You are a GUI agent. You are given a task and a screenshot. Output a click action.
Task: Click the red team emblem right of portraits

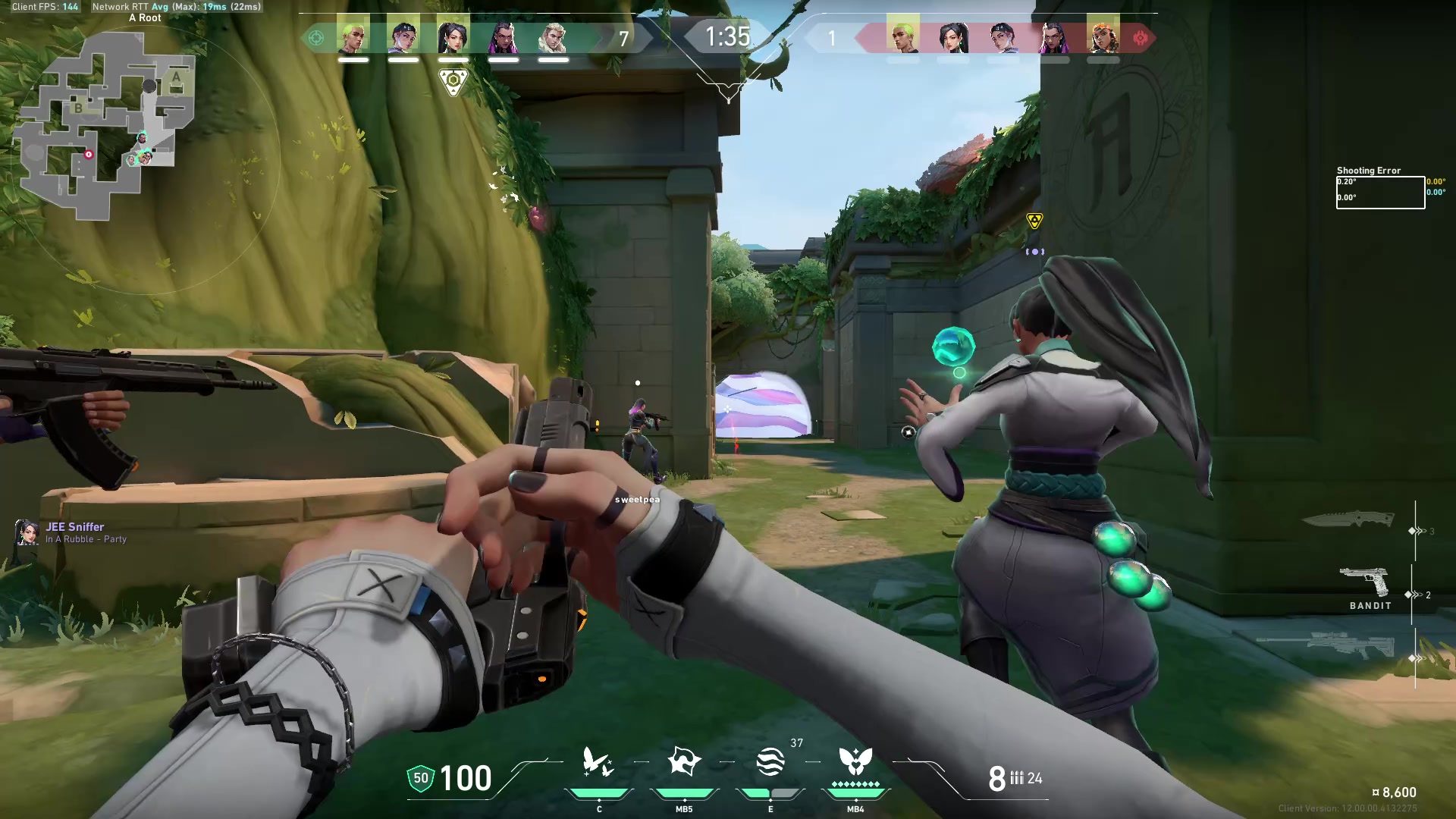point(1140,38)
